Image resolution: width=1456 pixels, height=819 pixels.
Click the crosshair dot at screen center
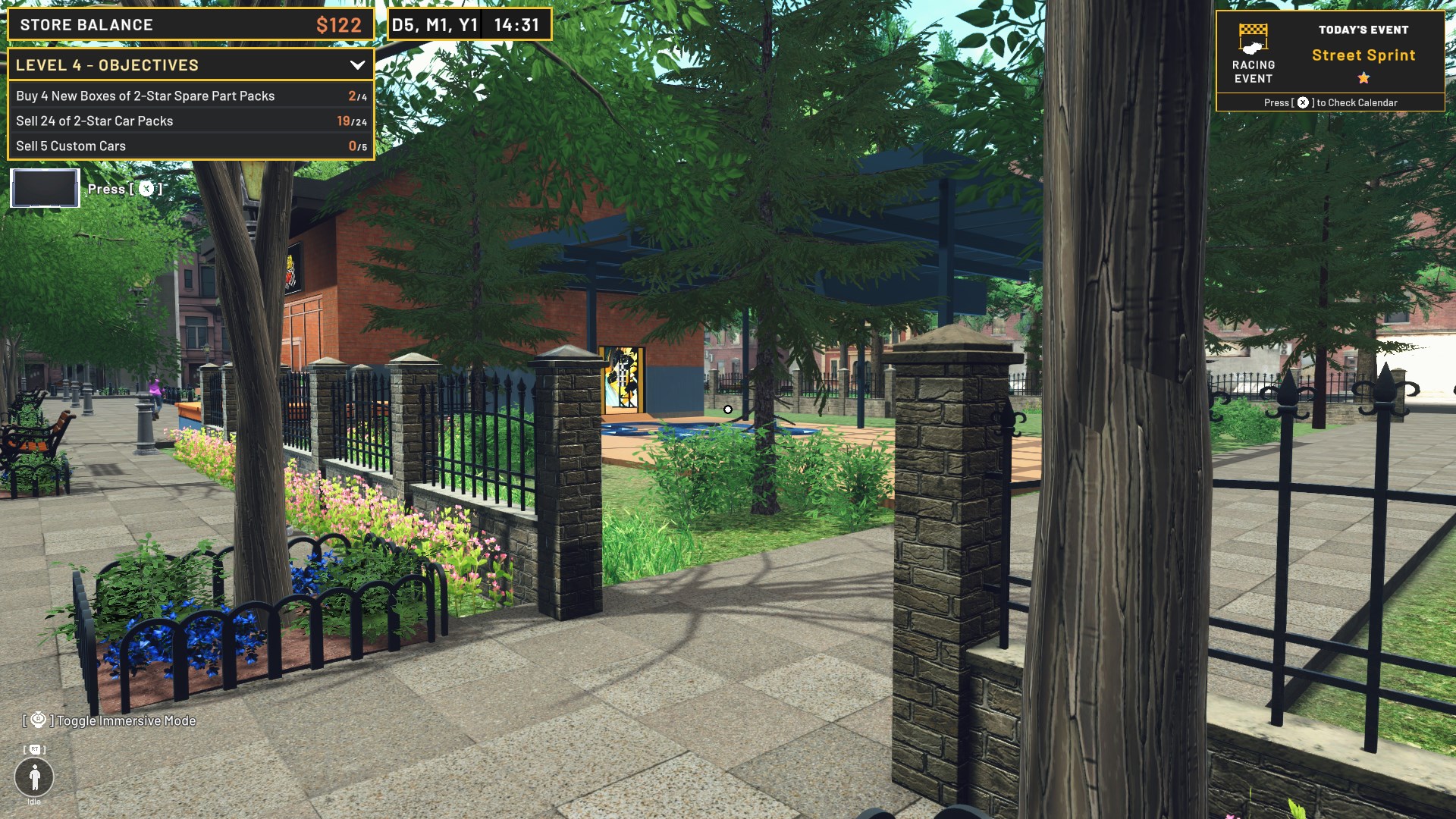(x=728, y=409)
